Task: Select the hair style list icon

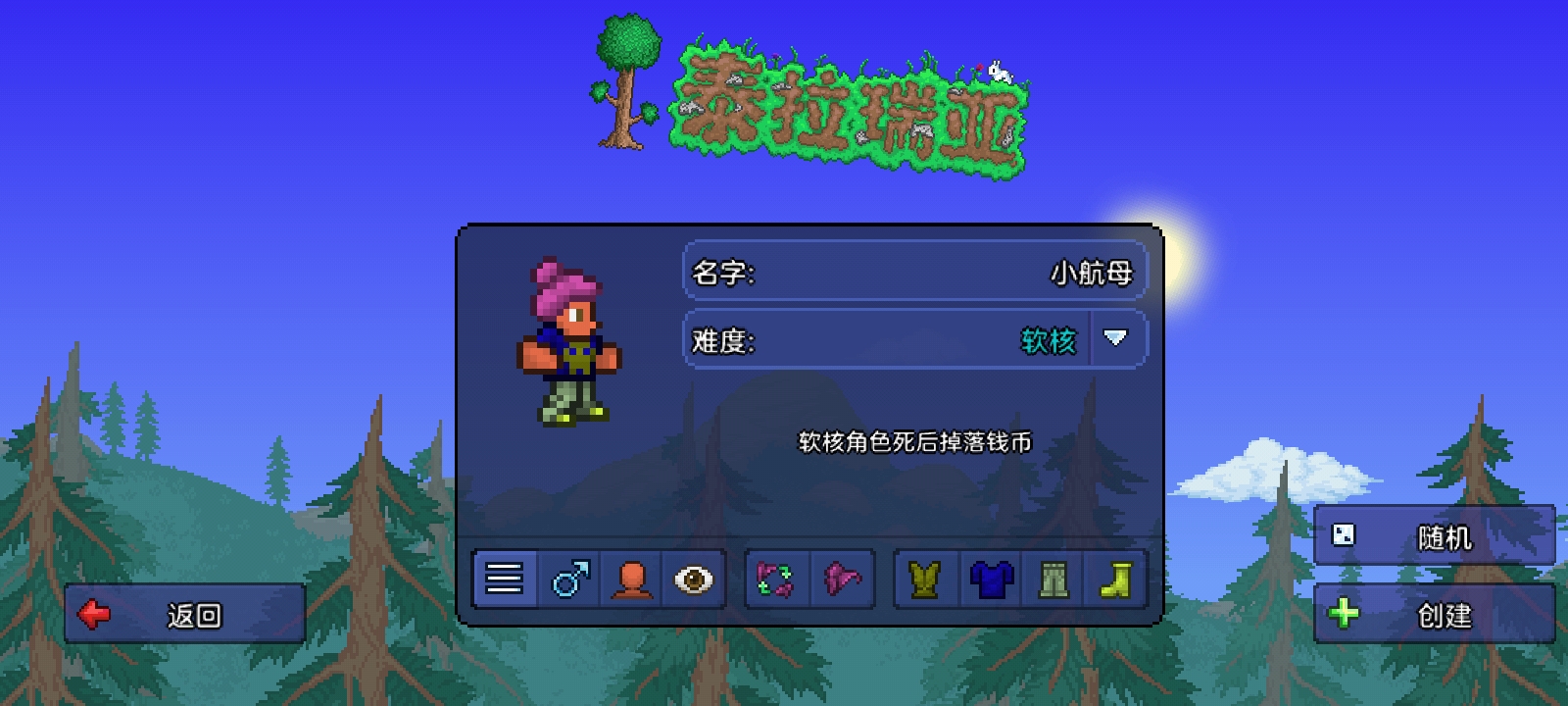Action: click(505, 579)
